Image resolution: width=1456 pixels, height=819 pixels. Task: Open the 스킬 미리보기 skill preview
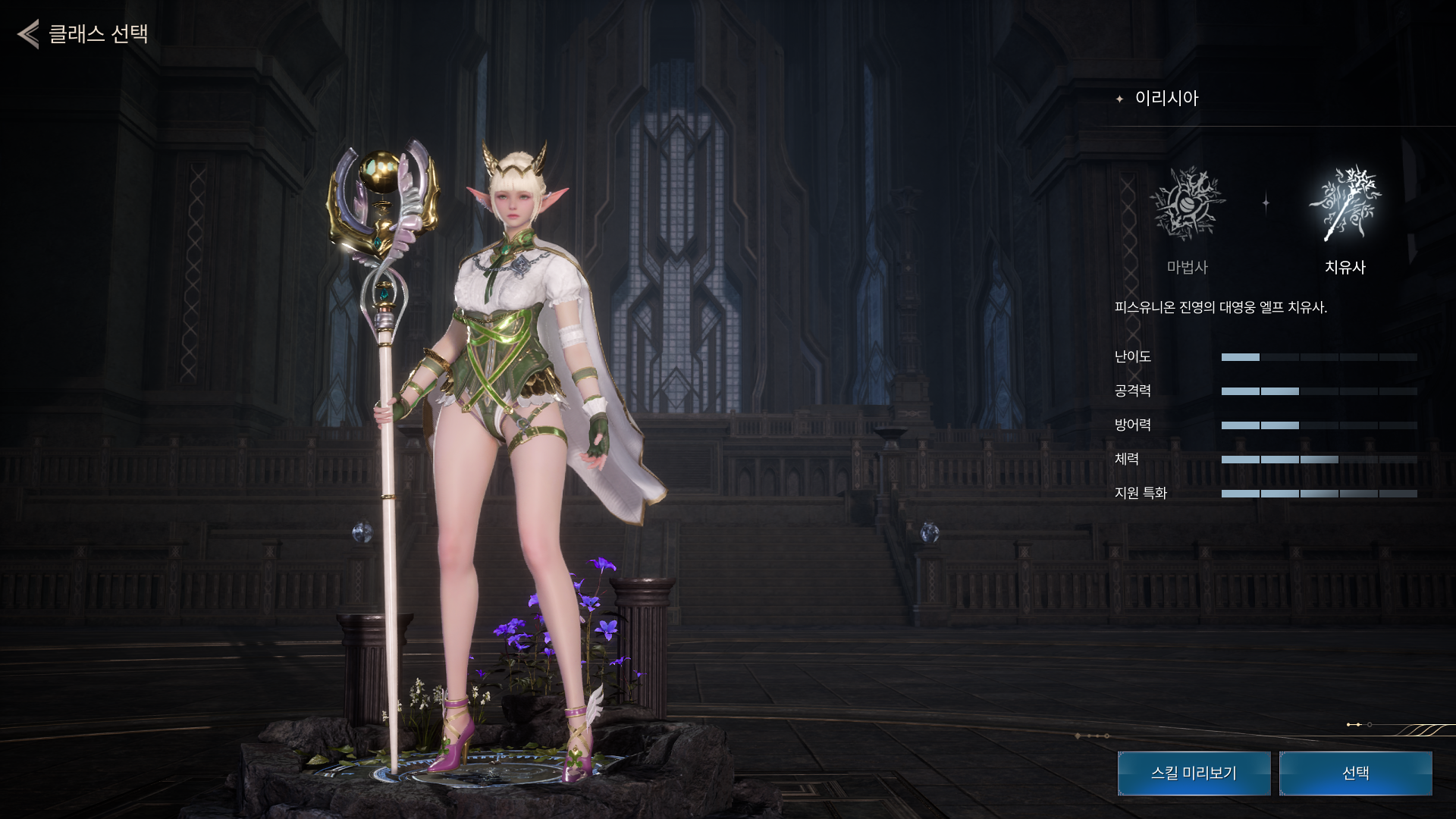pos(1194,773)
